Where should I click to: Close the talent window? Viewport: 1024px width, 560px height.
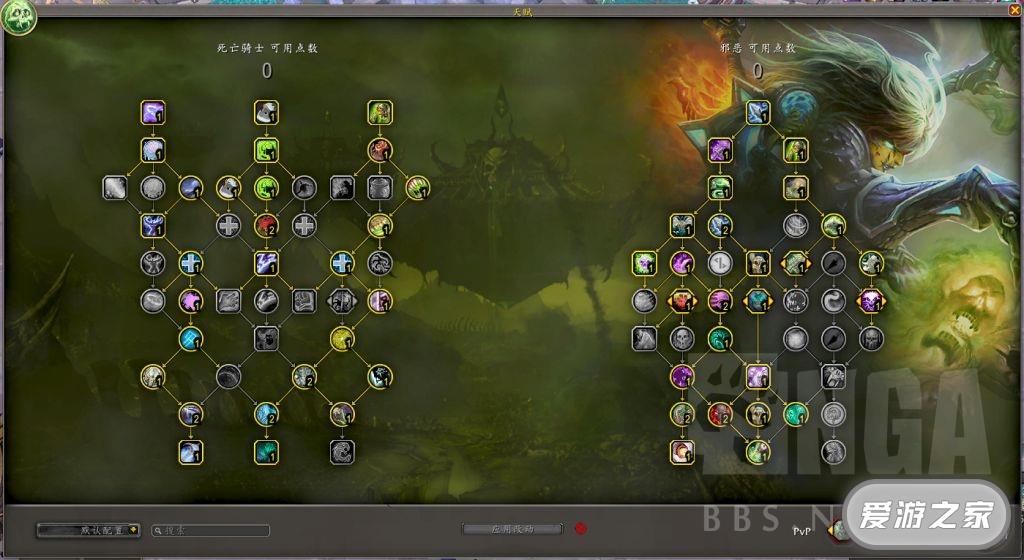pos(1014,10)
